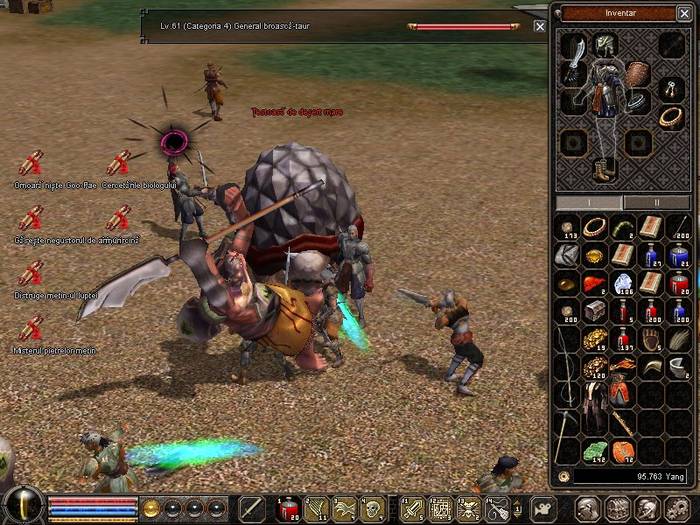The height and width of the screenshot is (525, 700).
Task: Close the Inventar window
Action: tap(683, 13)
